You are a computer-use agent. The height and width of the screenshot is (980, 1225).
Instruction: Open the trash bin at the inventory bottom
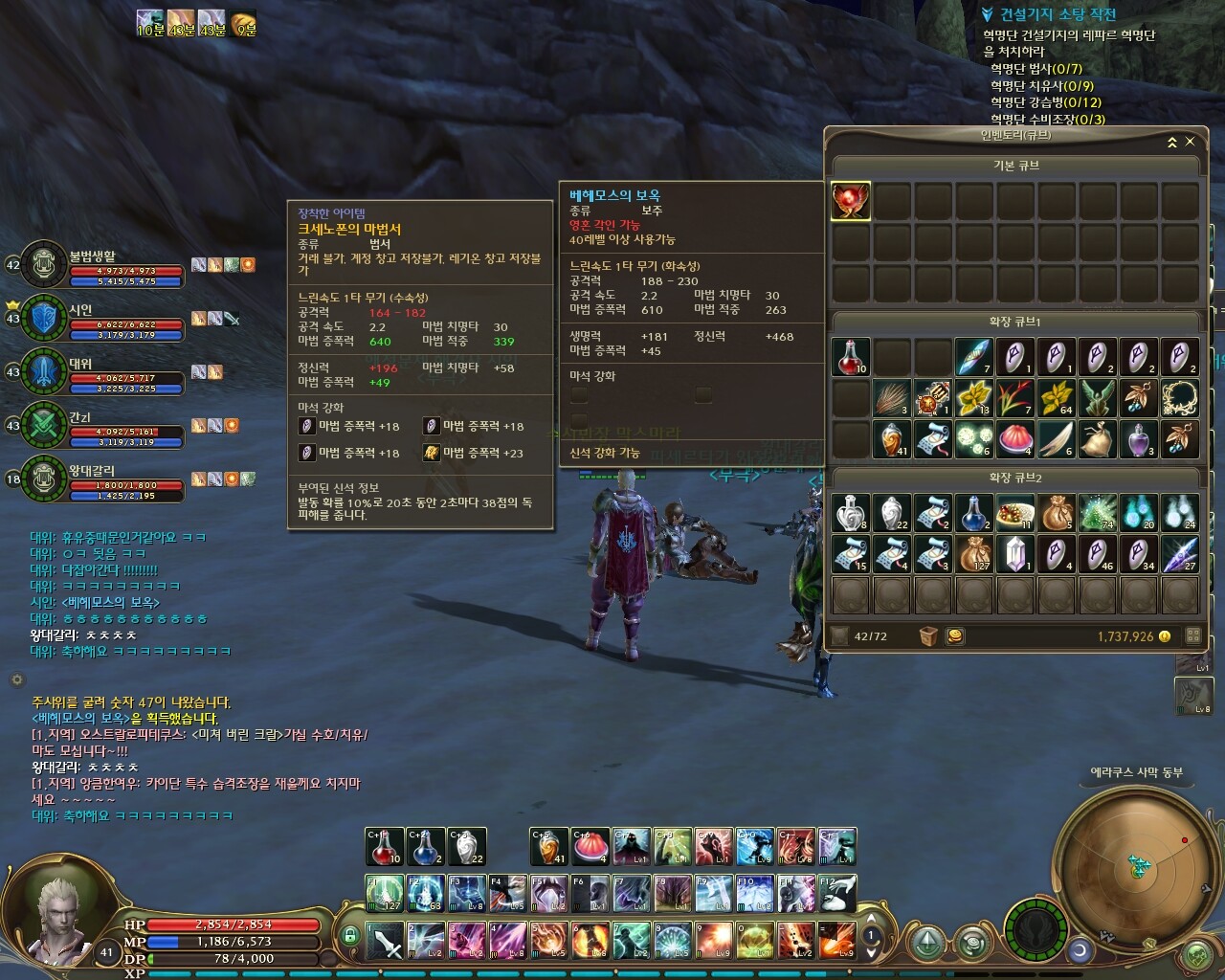927,636
